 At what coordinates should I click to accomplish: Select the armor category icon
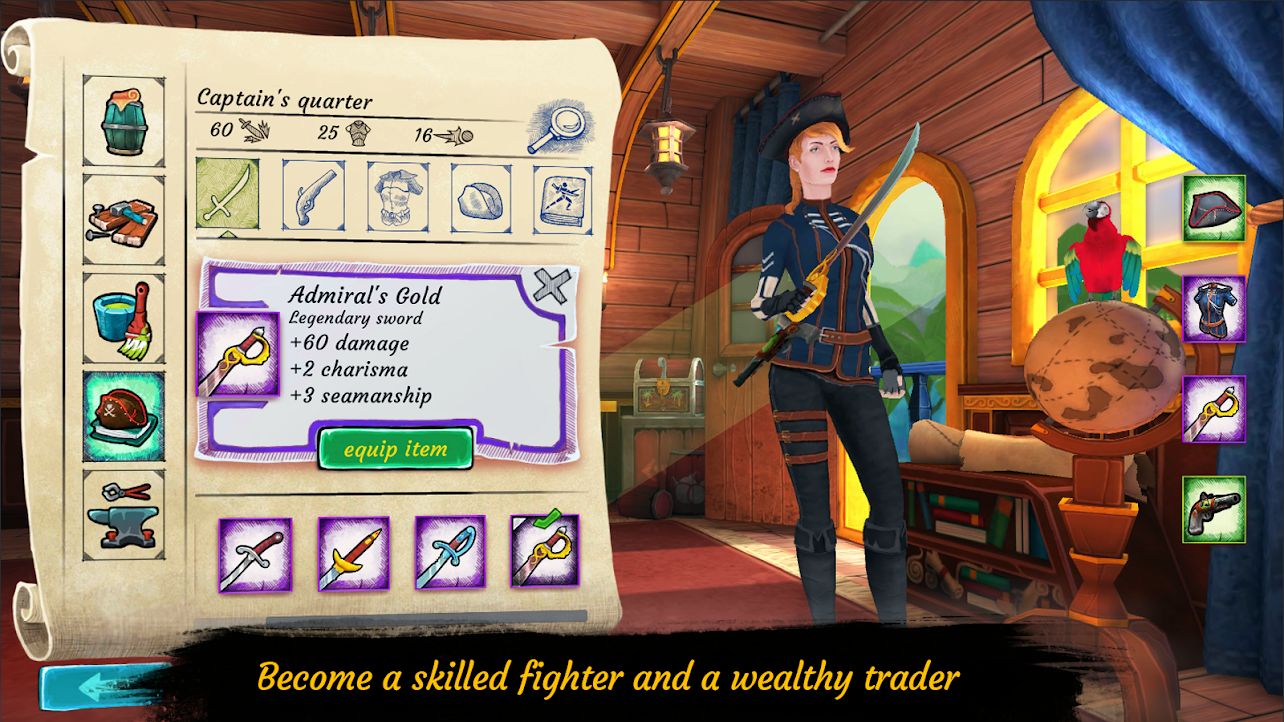[x=396, y=197]
